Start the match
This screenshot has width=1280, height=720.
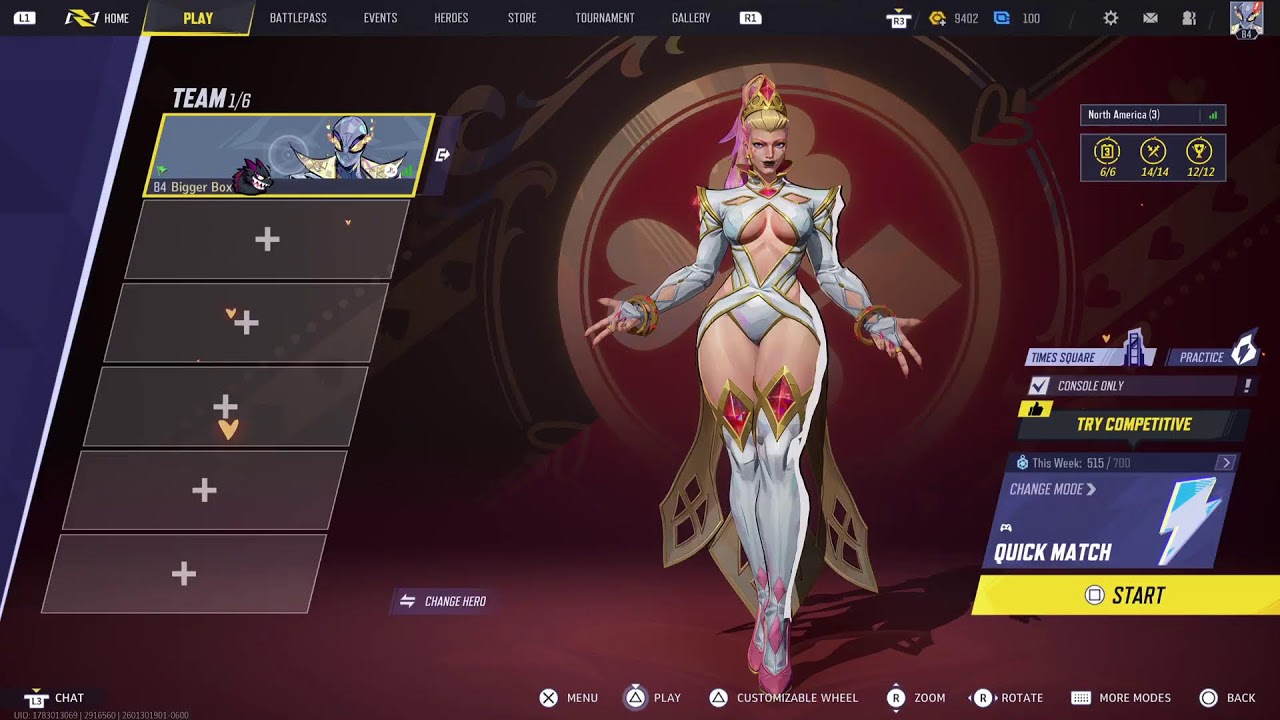tap(1126, 596)
